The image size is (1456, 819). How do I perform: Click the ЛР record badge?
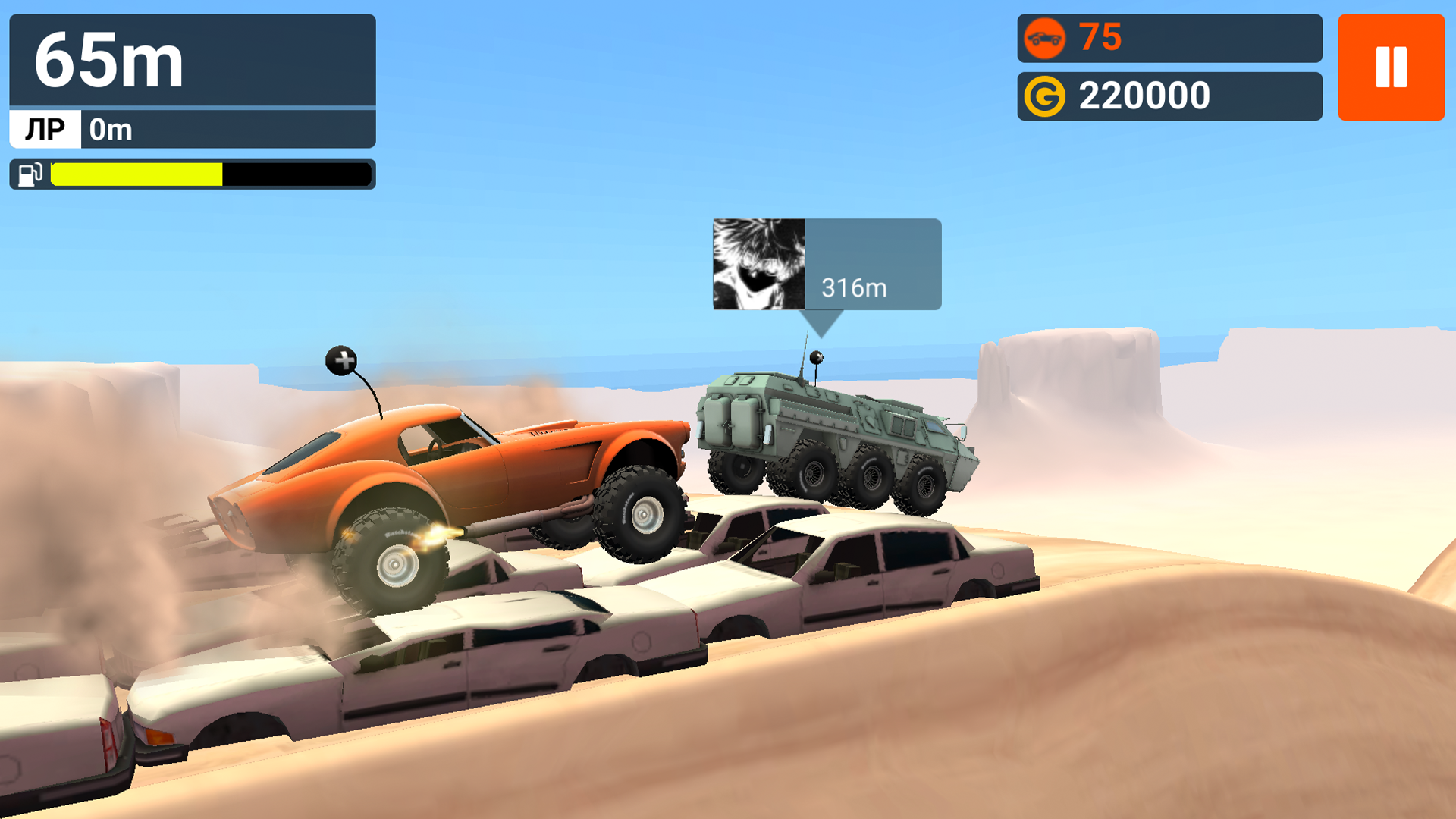tap(44, 130)
